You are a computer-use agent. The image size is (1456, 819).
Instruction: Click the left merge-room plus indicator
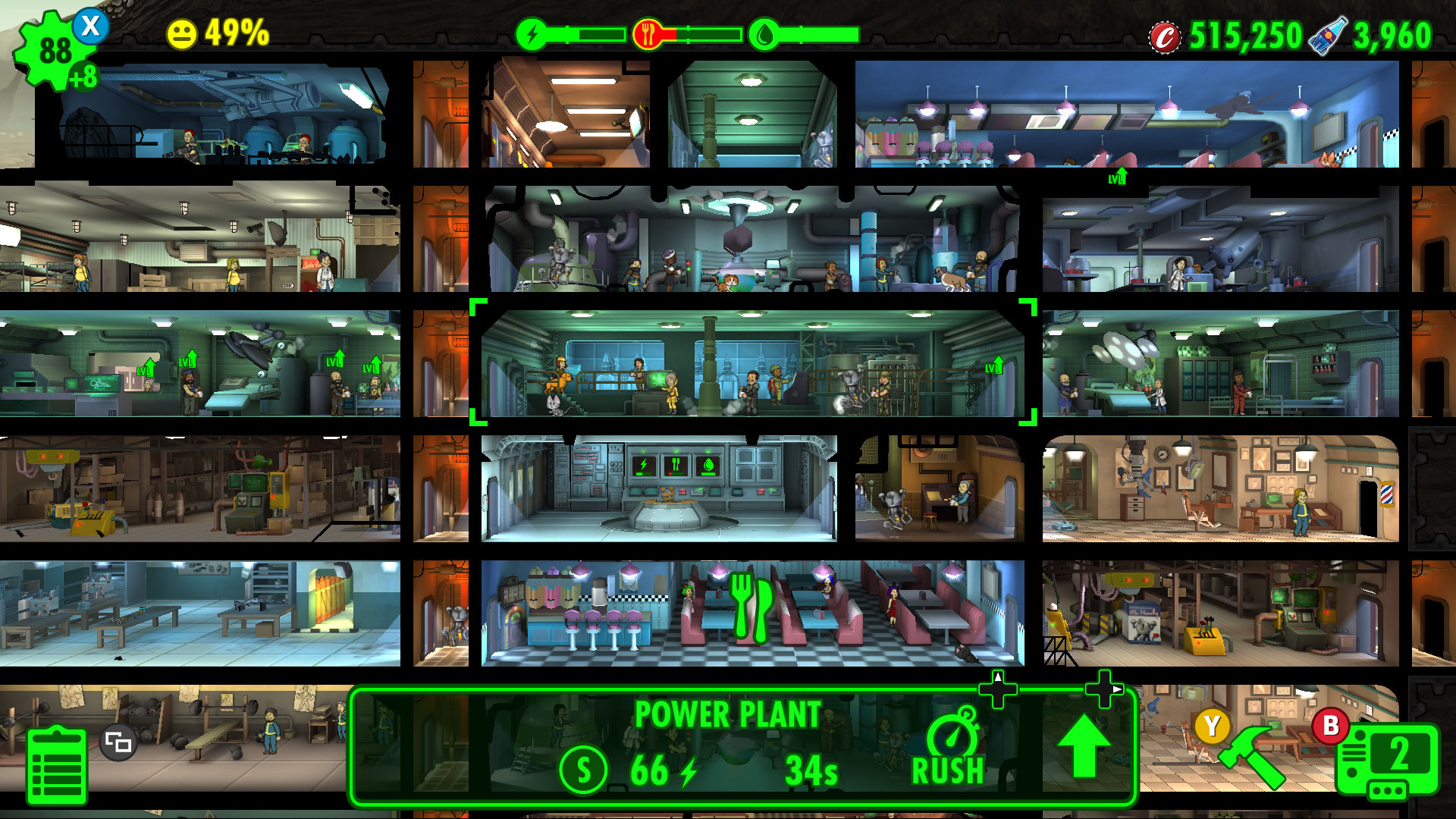click(x=999, y=691)
